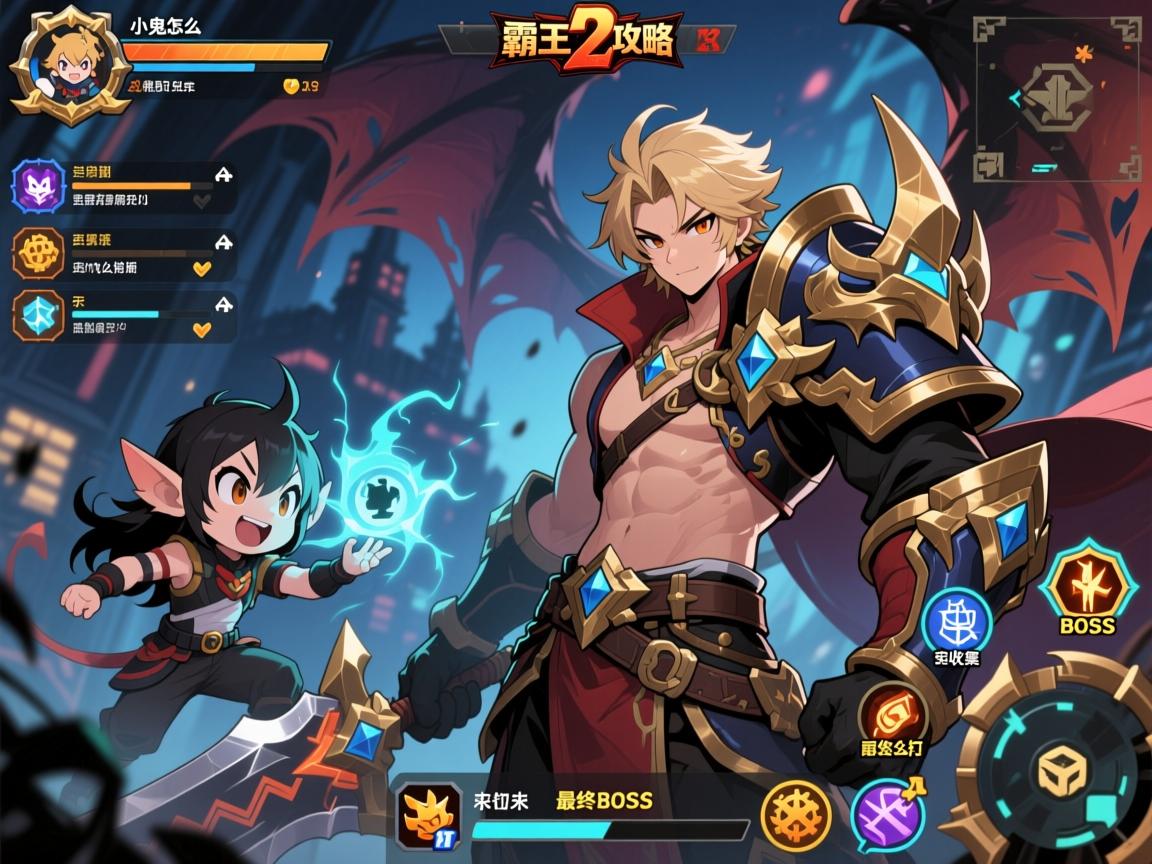Select the orange gear-knot skill icon
Image resolution: width=1152 pixels, height=864 pixels.
(39, 253)
